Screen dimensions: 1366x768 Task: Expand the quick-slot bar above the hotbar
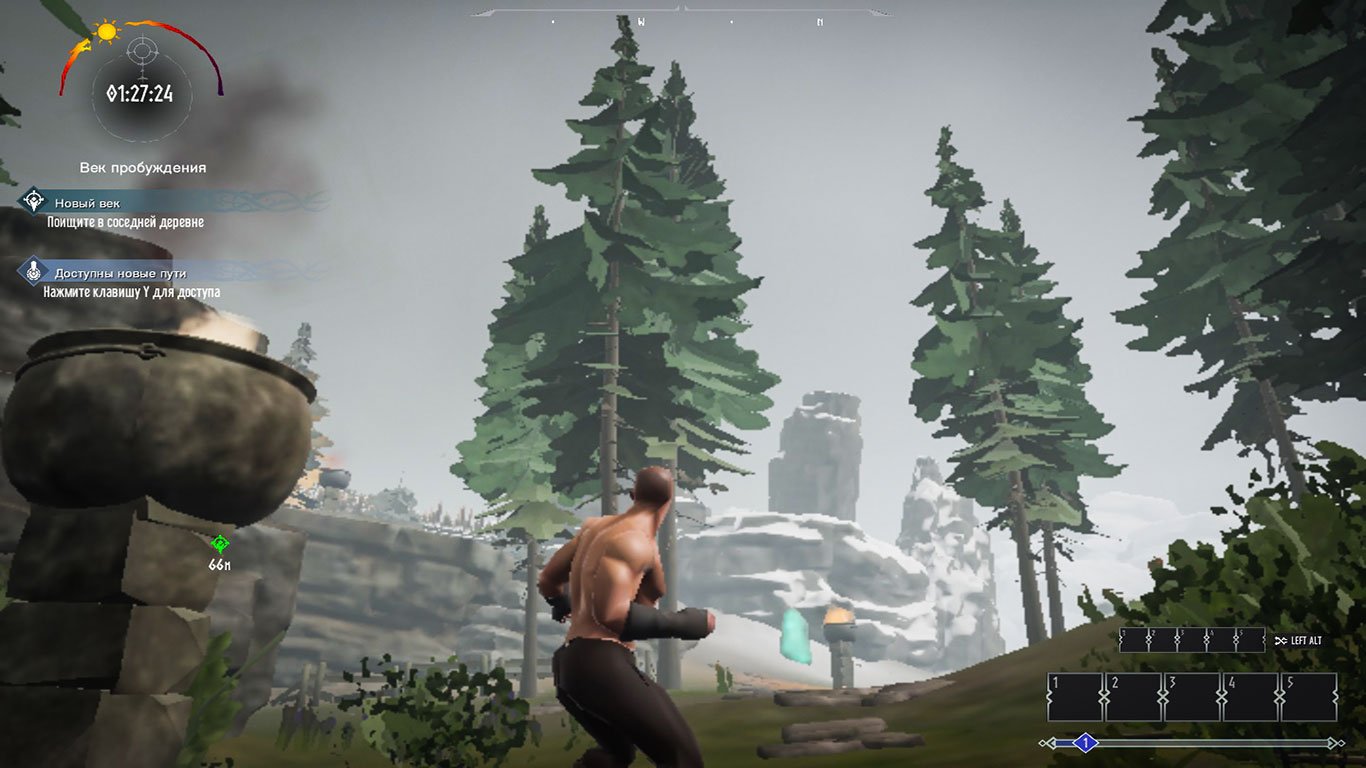click(x=1192, y=639)
